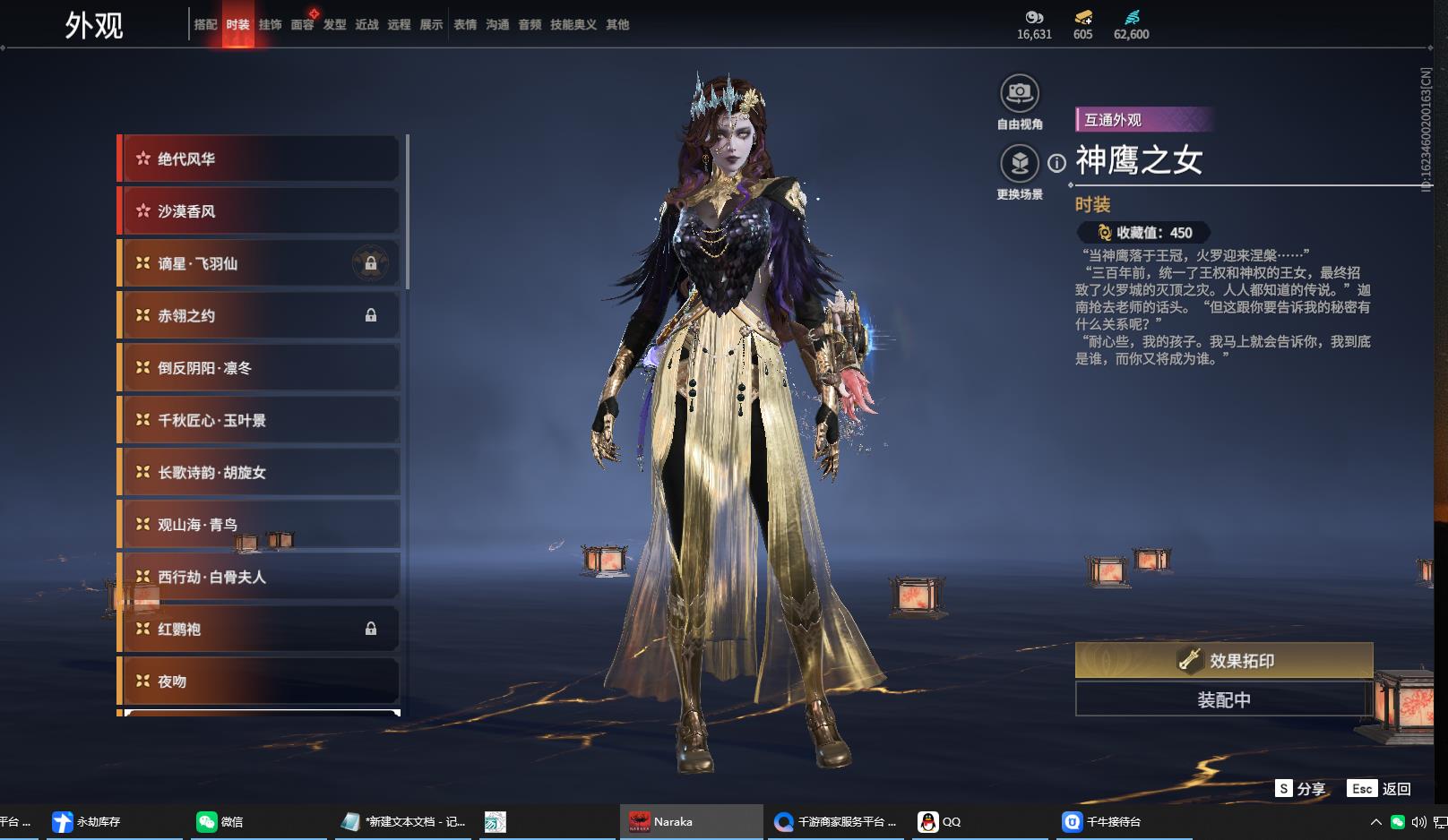
Task: Choose the 夜吻 outfit entry
Action: 260,681
